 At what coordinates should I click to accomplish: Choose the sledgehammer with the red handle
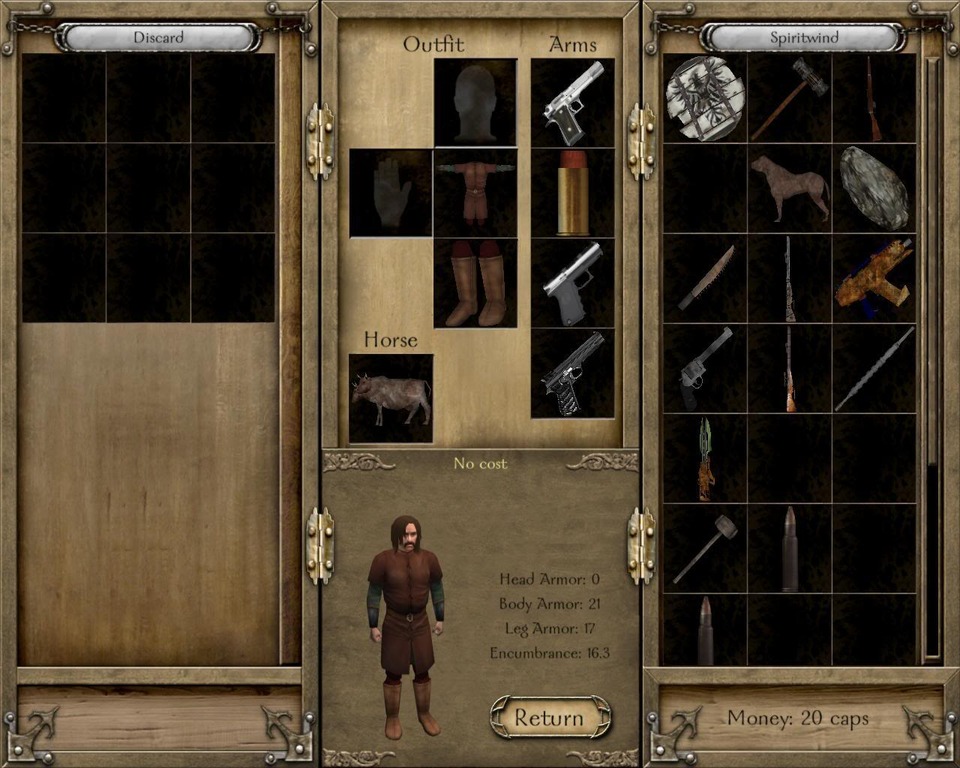[x=790, y=98]
